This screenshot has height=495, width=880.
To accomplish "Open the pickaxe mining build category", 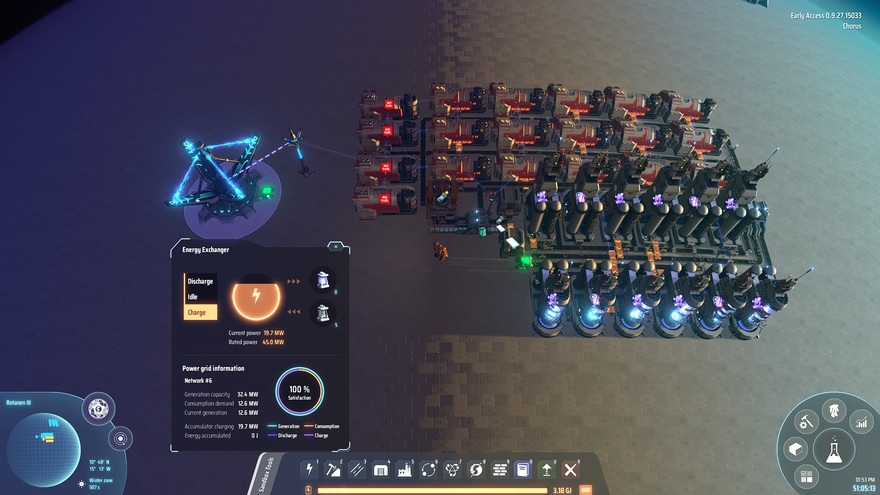I will click(334, 469).
